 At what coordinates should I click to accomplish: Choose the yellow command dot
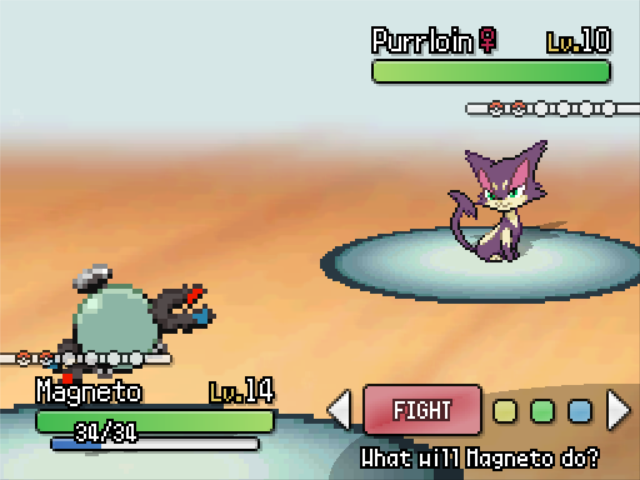pos(506,411)
